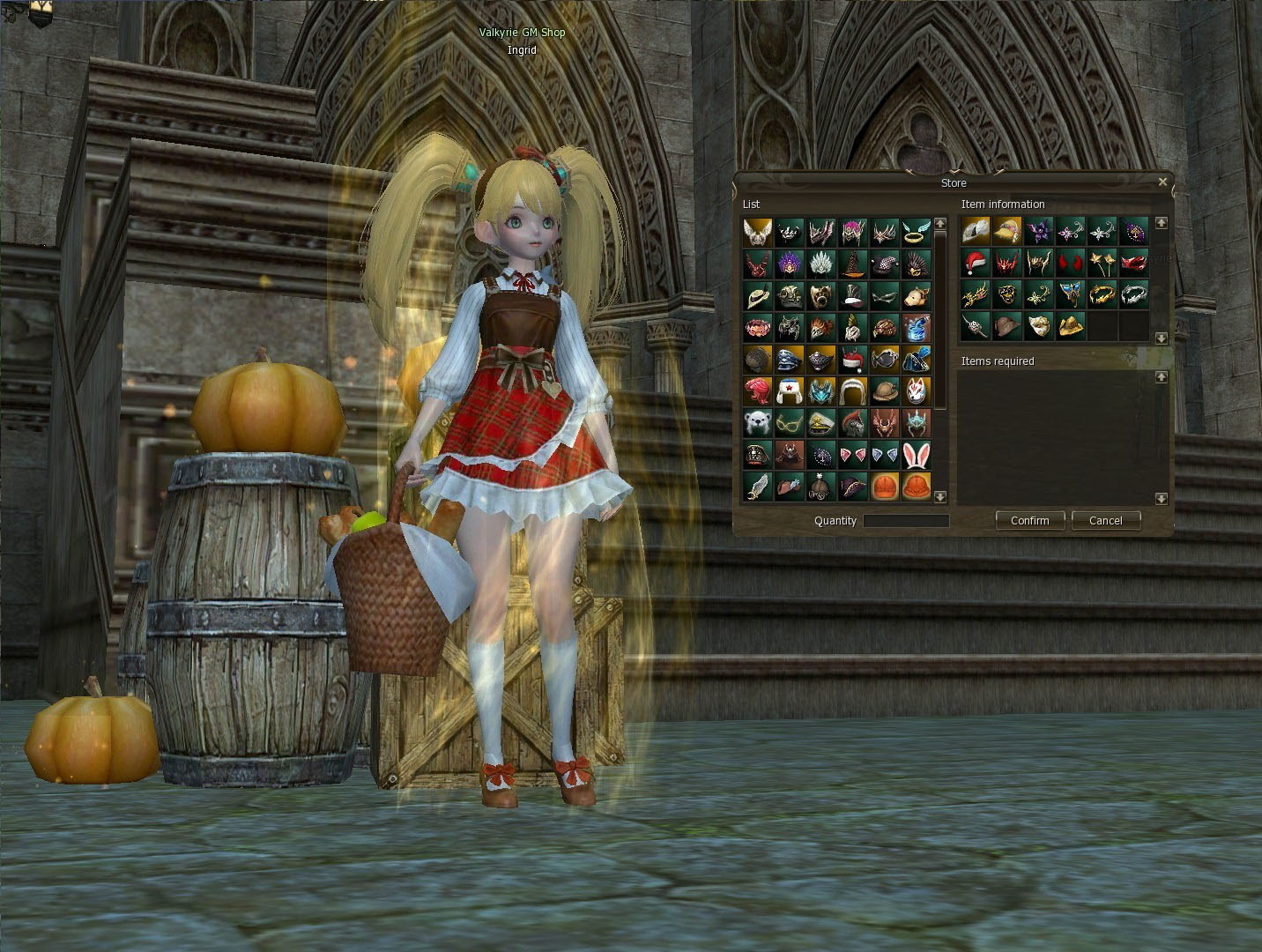Viewport: 1262px width, 952px height.
Task: Confirm the store purchase
Action: click(1029, 520)
